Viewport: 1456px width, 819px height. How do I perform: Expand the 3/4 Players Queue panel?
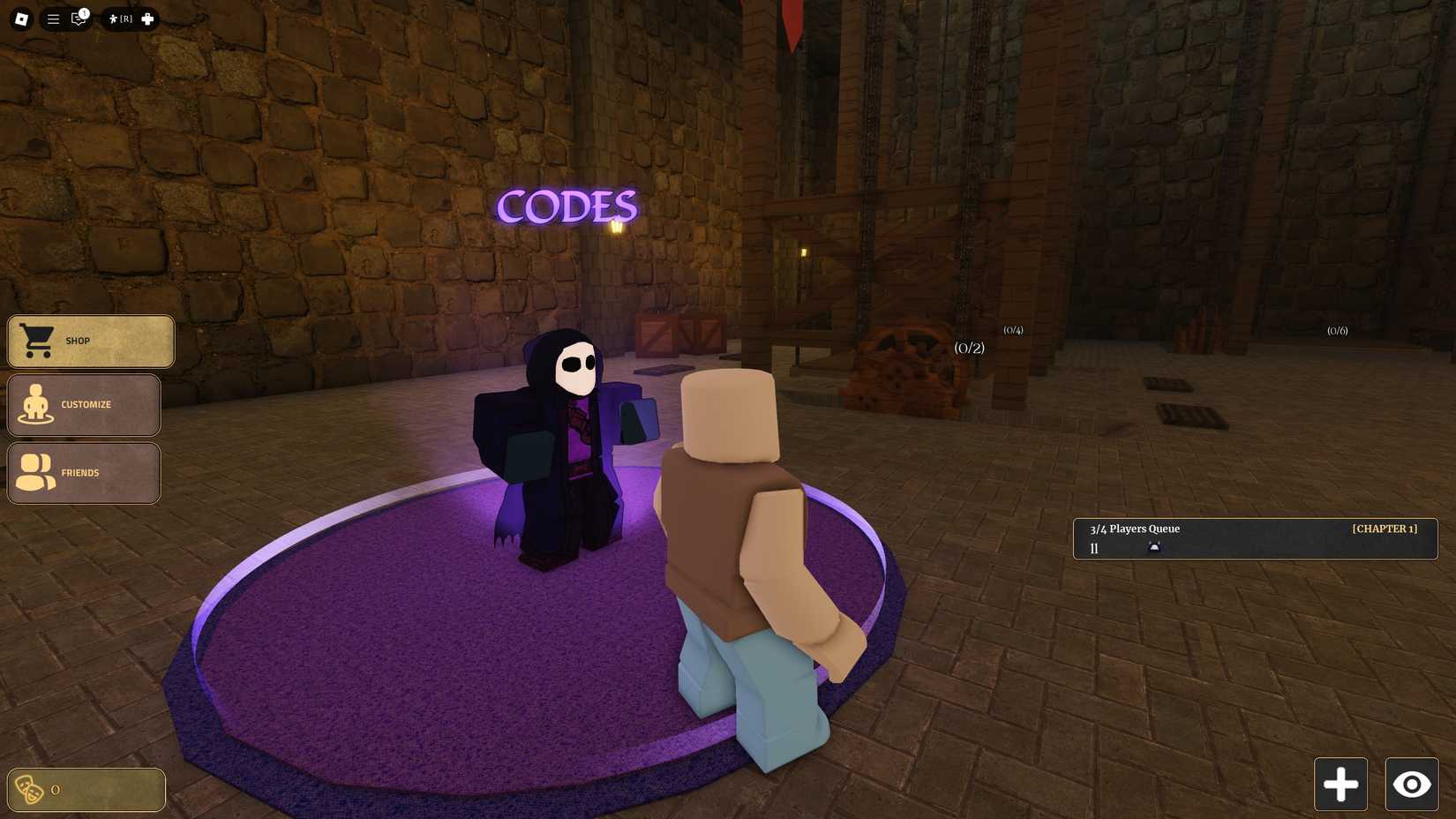[x=1134, y=529]
